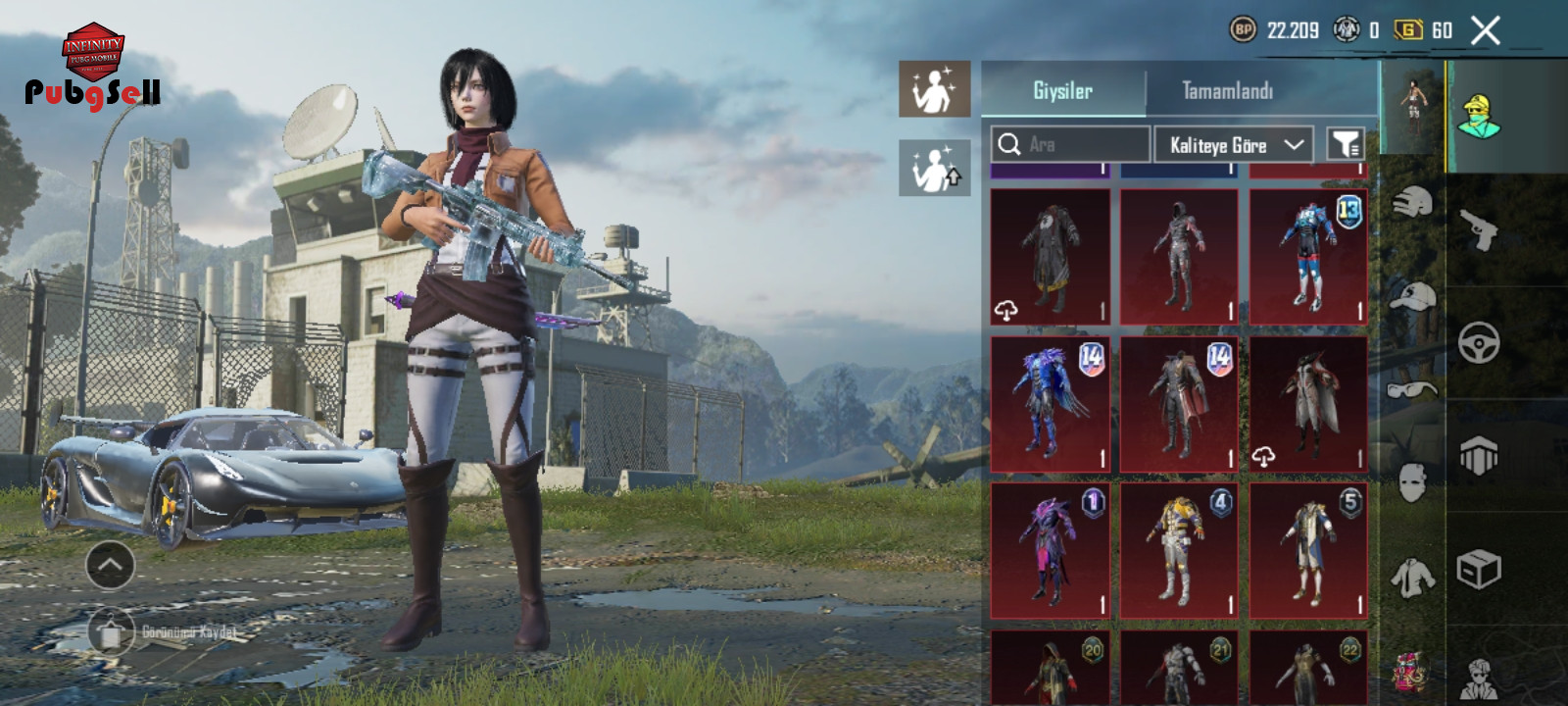The height and width of the screenshot is (706, 1568).
Task: Pick the yellow and white armored outfit numbered 4
Action: click(1179, 550)
